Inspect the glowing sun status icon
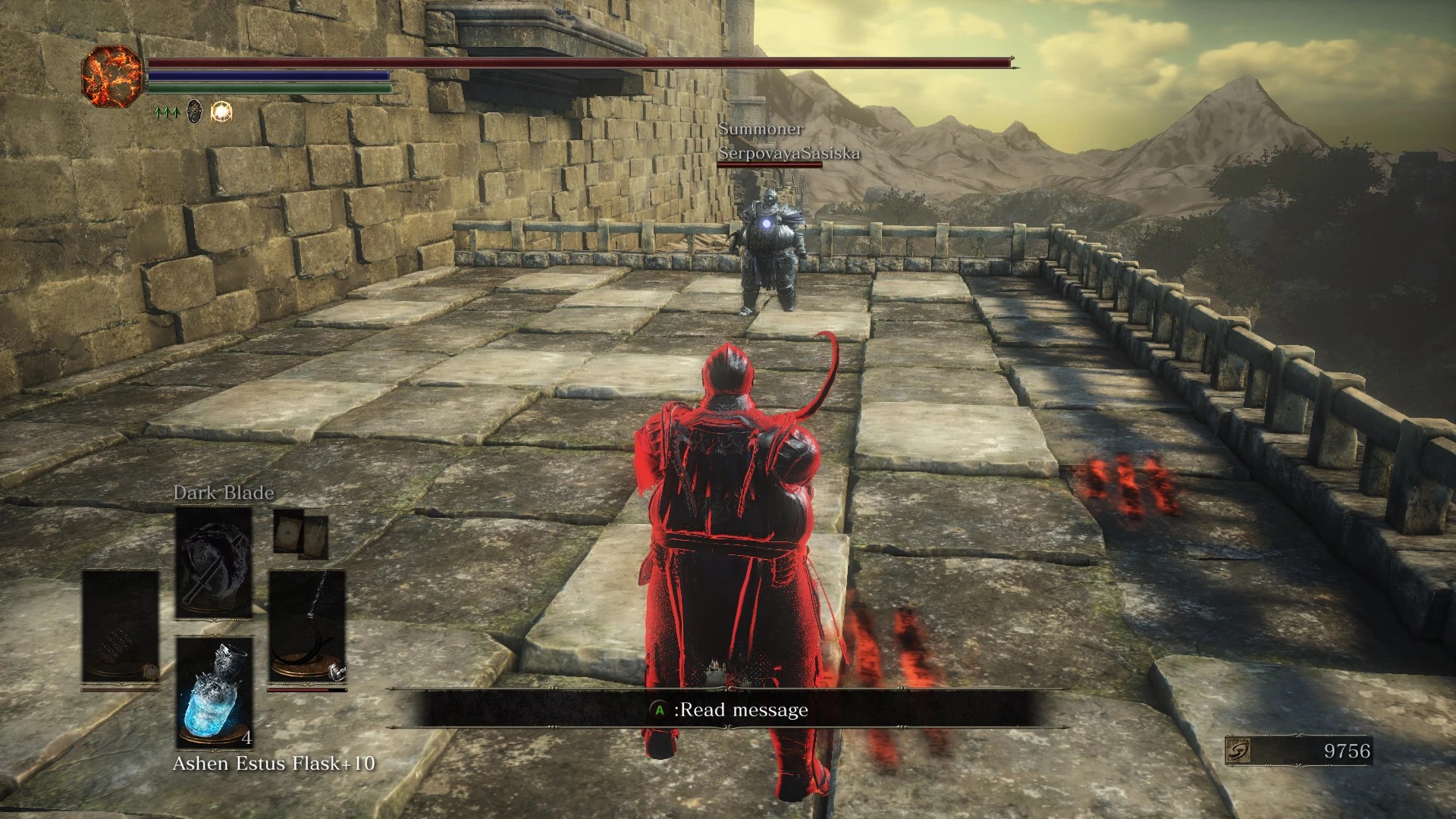 pyautogui.click(x=221, y=112)
